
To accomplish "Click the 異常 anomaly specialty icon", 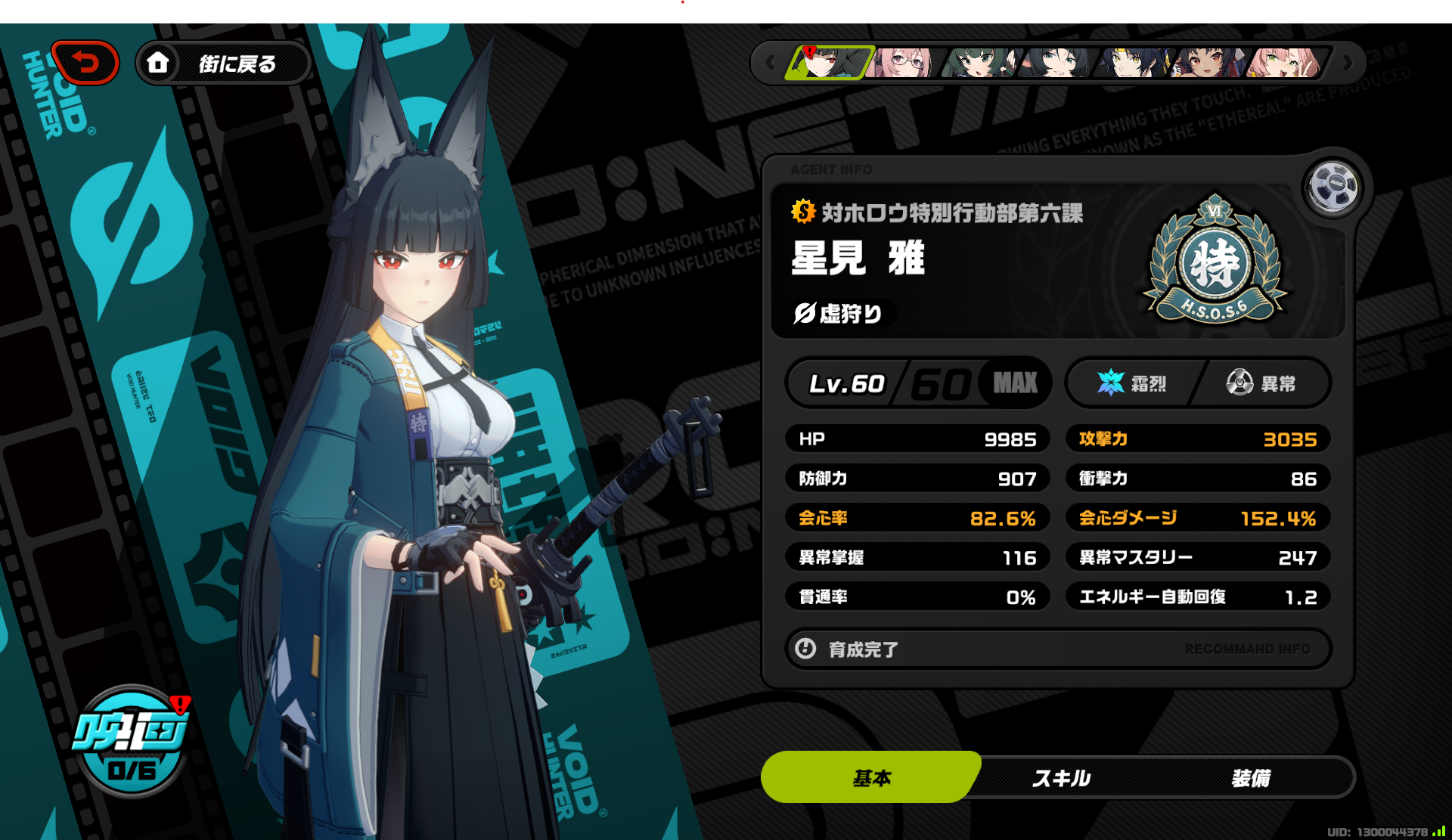I will [1239, 383].
